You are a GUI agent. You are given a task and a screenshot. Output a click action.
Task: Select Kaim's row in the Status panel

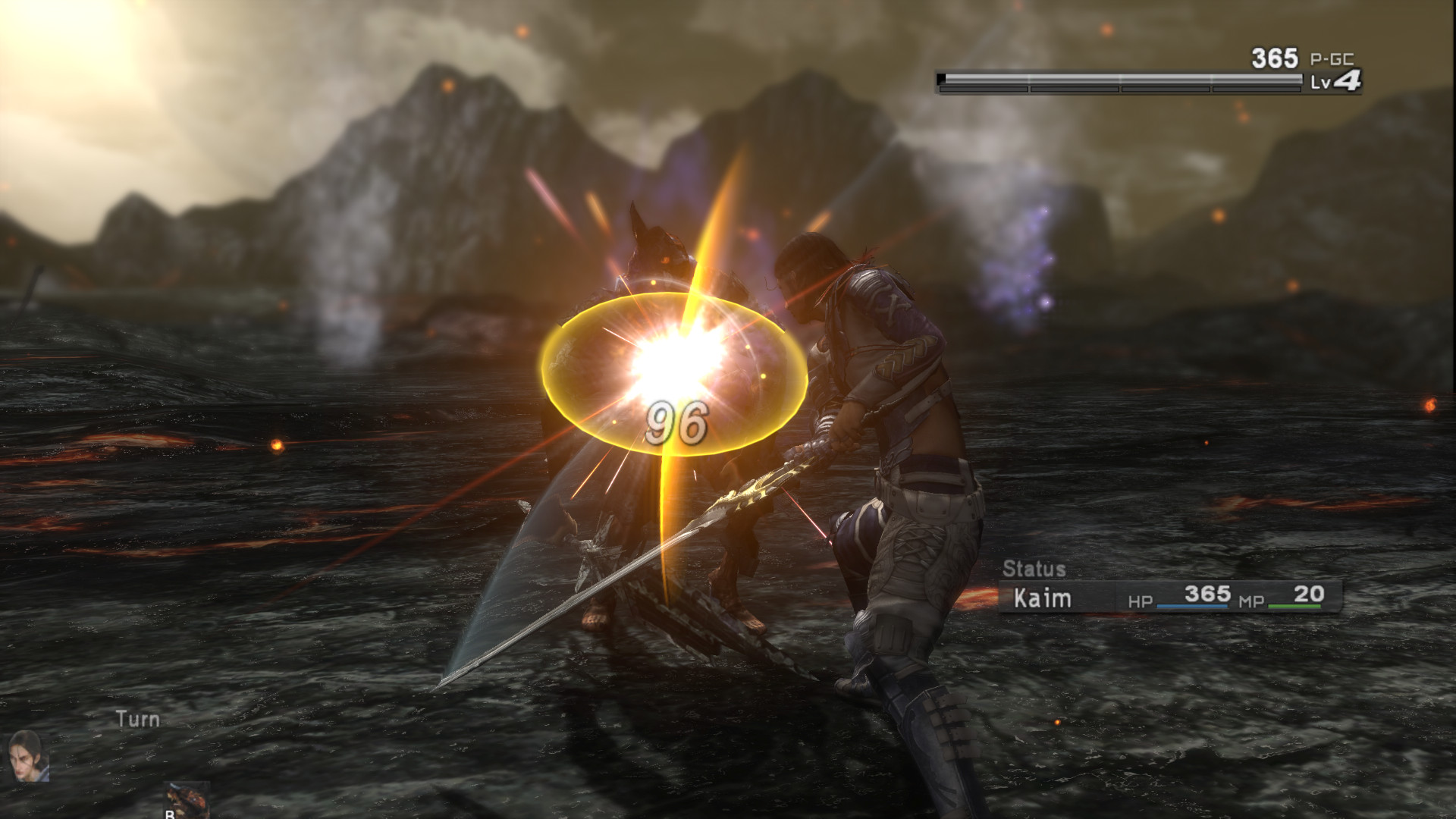click(x=1169, y=597)
